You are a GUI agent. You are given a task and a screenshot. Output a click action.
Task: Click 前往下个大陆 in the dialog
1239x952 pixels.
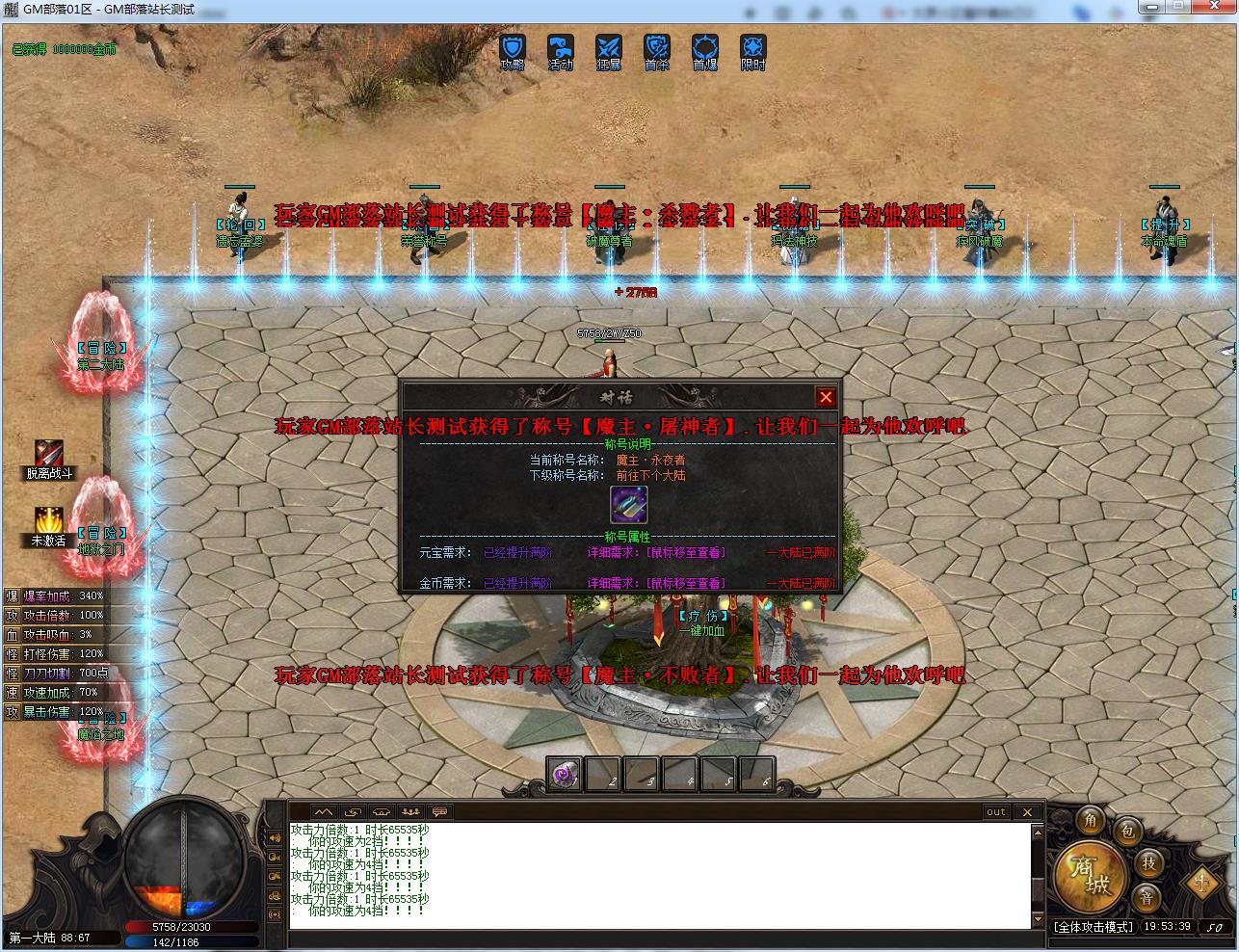pos(651,475)
